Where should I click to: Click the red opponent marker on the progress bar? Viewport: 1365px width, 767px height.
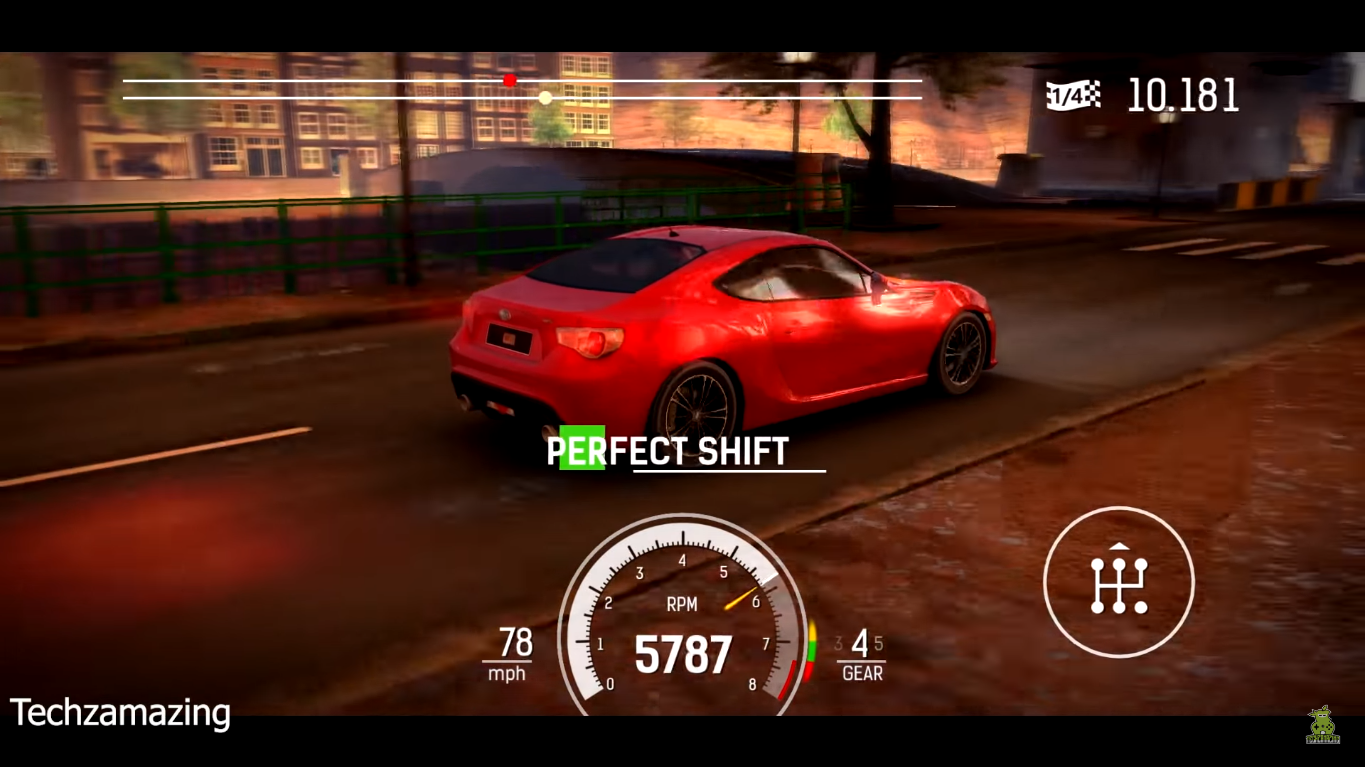point(509,79)
